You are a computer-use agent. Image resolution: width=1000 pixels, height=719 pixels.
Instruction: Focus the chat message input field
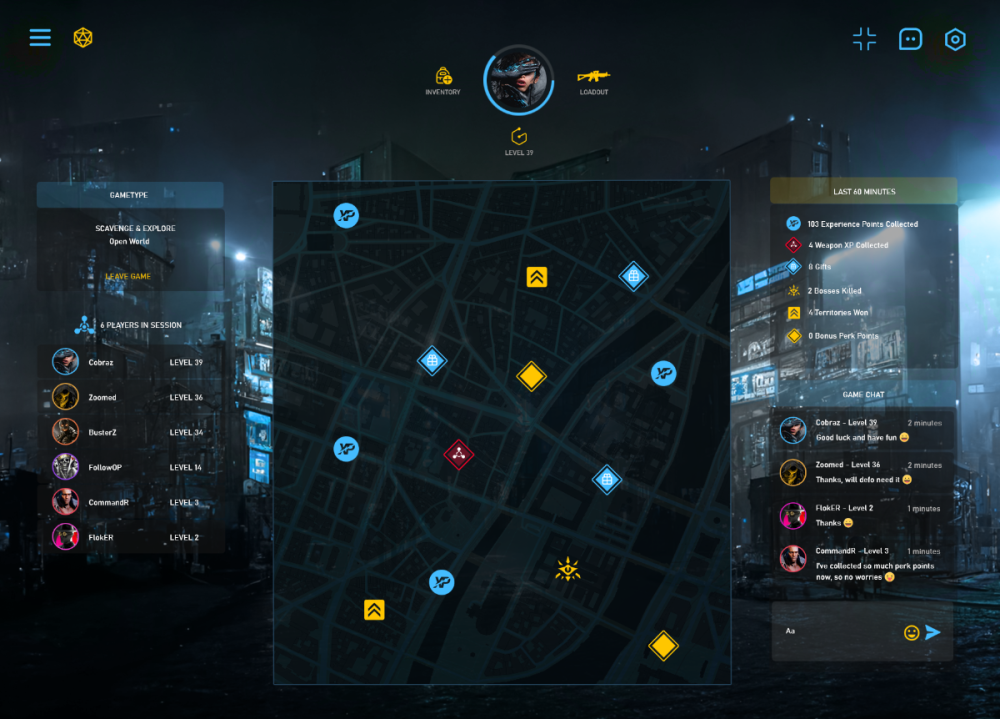pos(838,632)
